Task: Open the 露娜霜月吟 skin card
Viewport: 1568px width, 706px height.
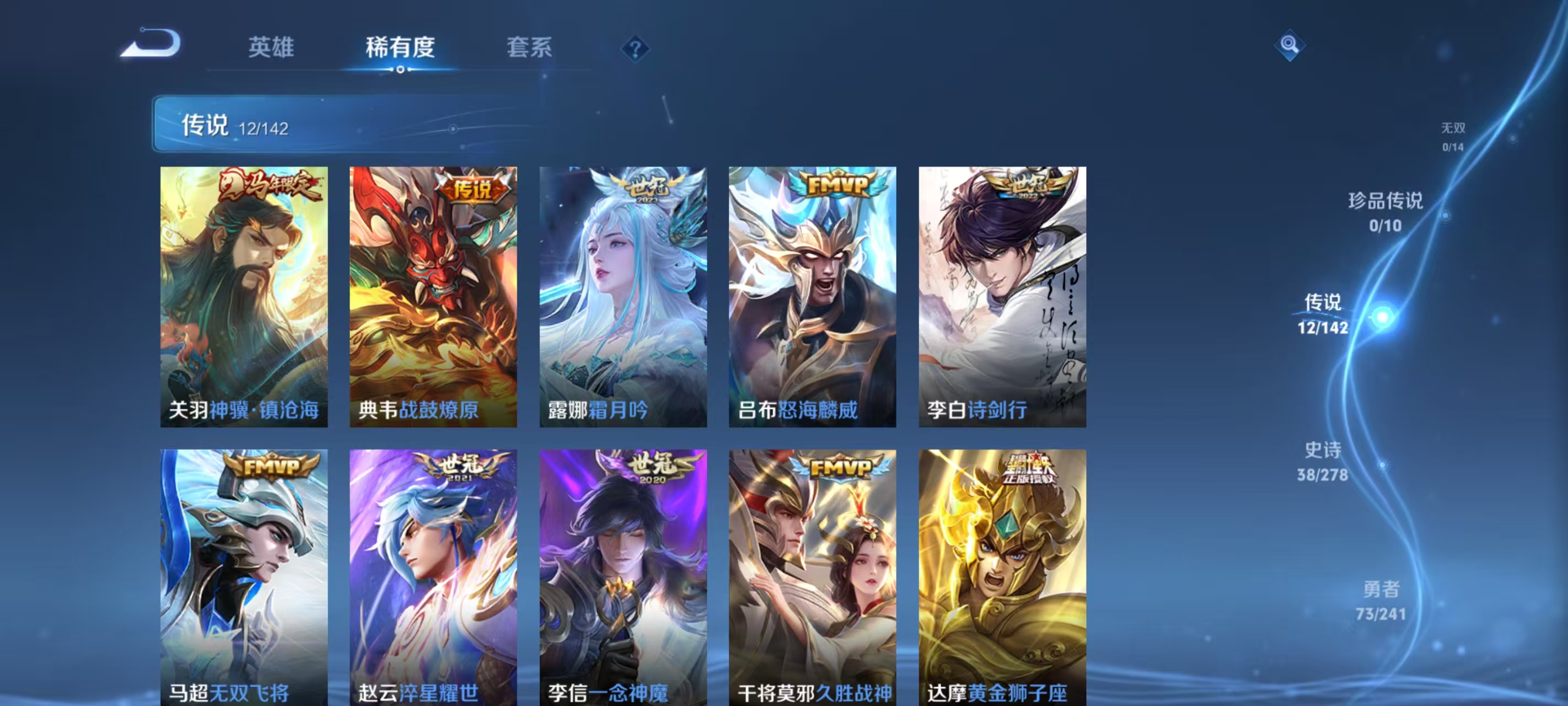Action: 624,298
